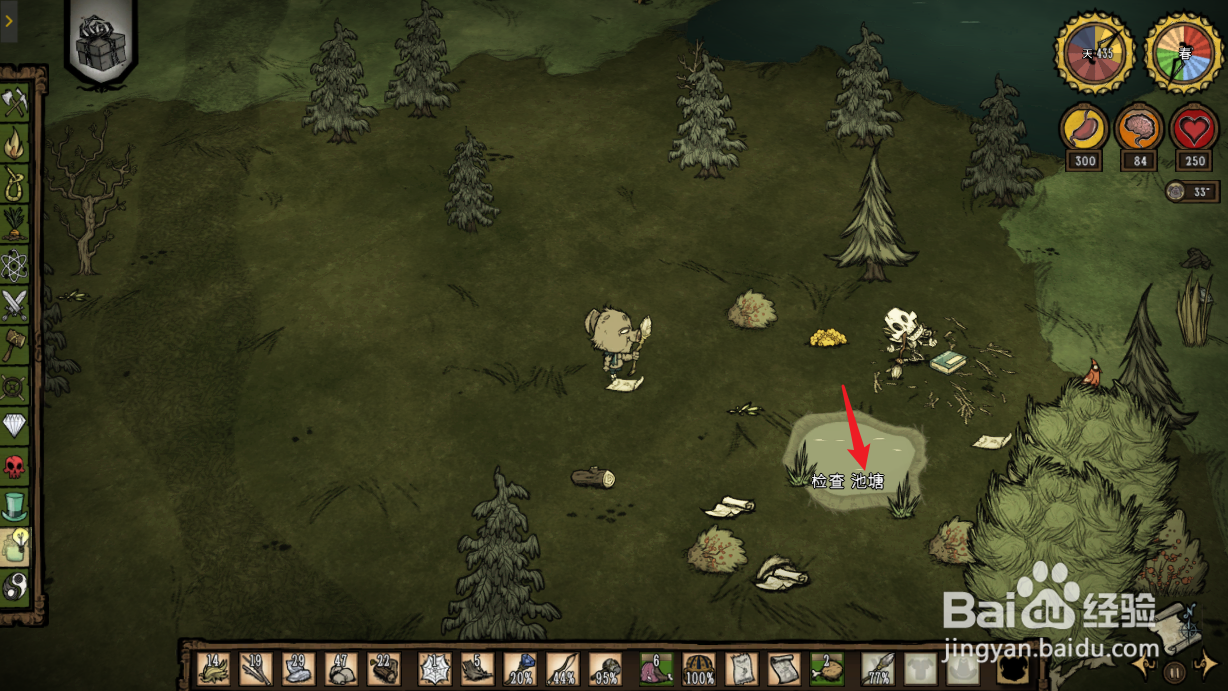Click the spider web inventory slot
Screen dimensions: 1228x691
click(x=434, y=668)
